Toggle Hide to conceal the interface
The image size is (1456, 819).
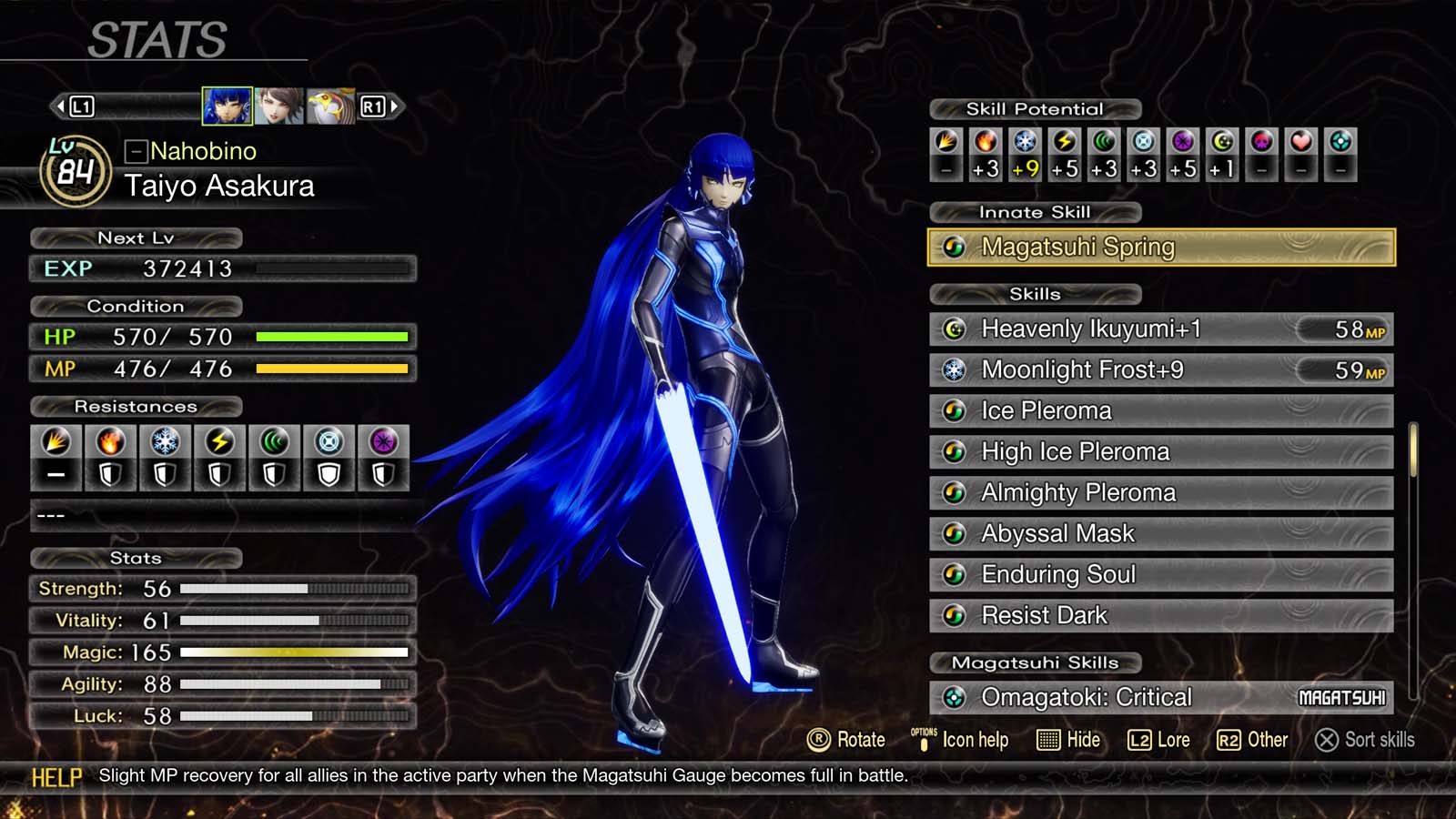1067,740
